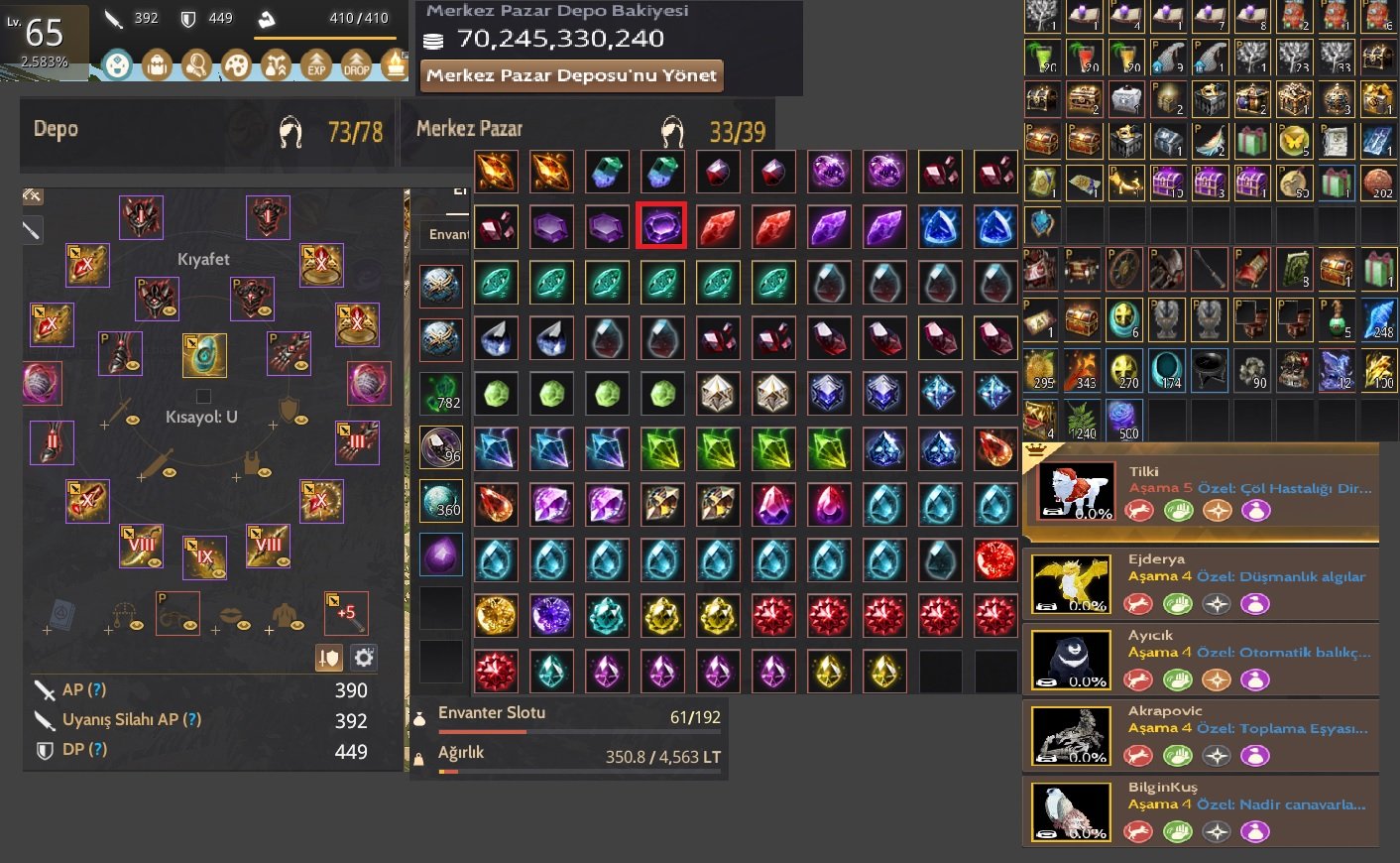Select the red-highlighted purple gem in the grid
The width and height of the screenshot is (1400, 863).
[x=661, y=226]
